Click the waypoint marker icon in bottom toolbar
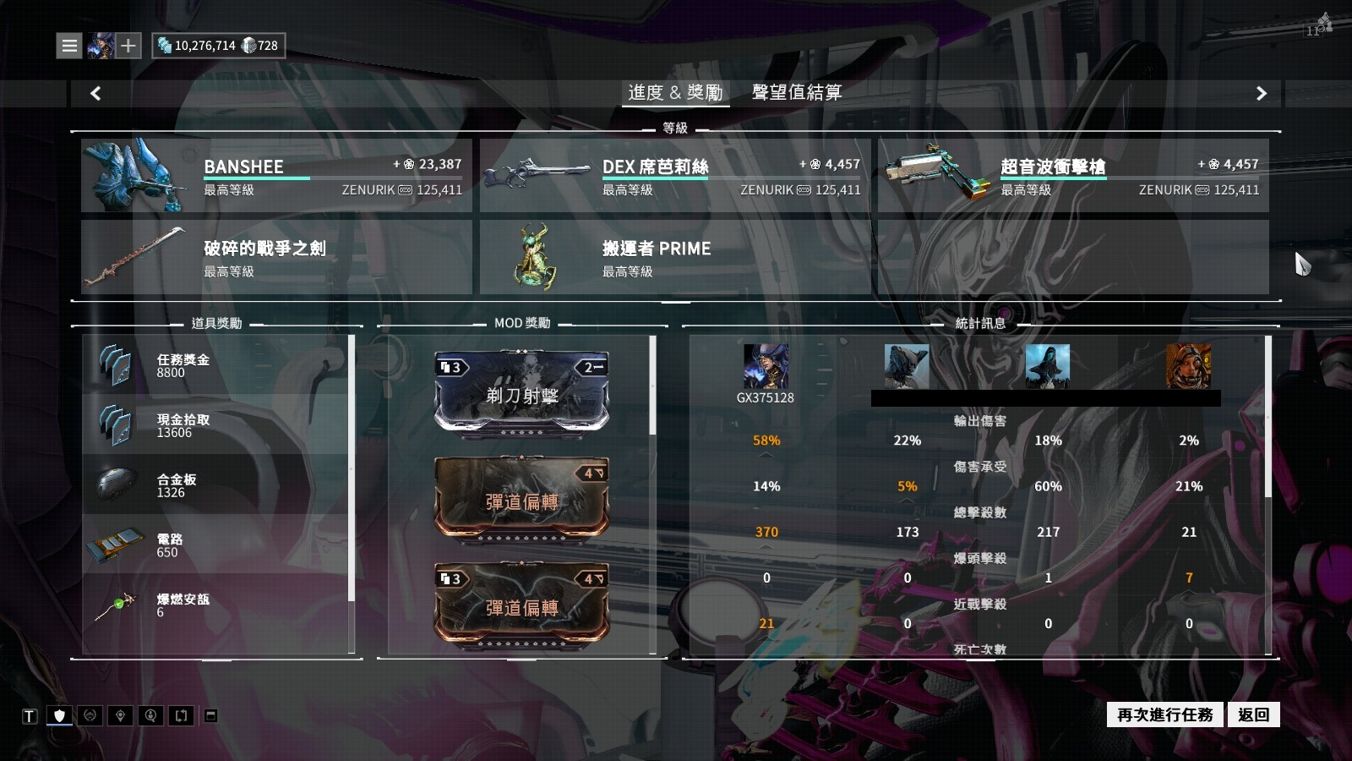The width and height of the screenshot is (1352, 761). (120, 716)
